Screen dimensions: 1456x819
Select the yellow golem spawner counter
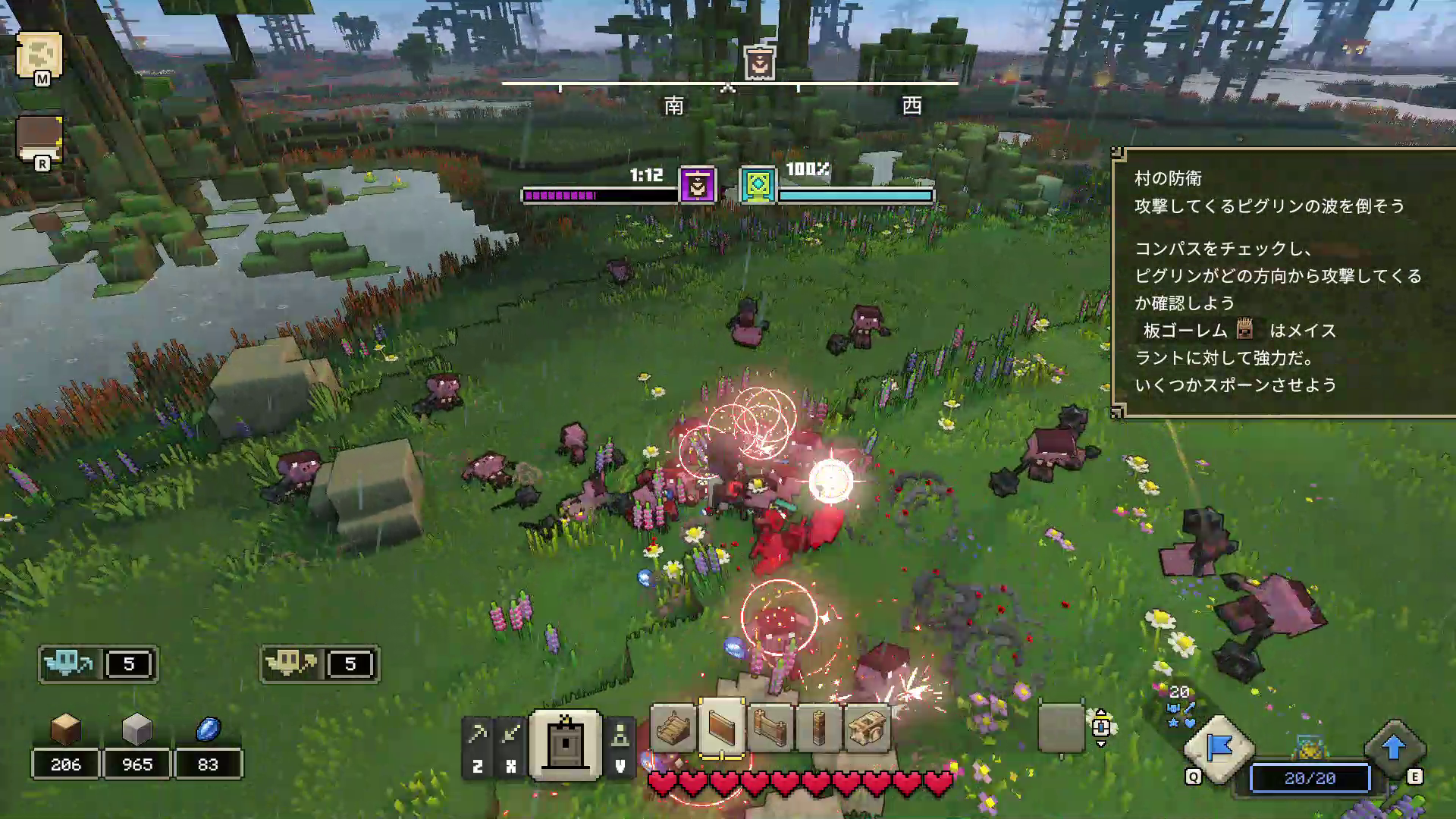(319, 664)
